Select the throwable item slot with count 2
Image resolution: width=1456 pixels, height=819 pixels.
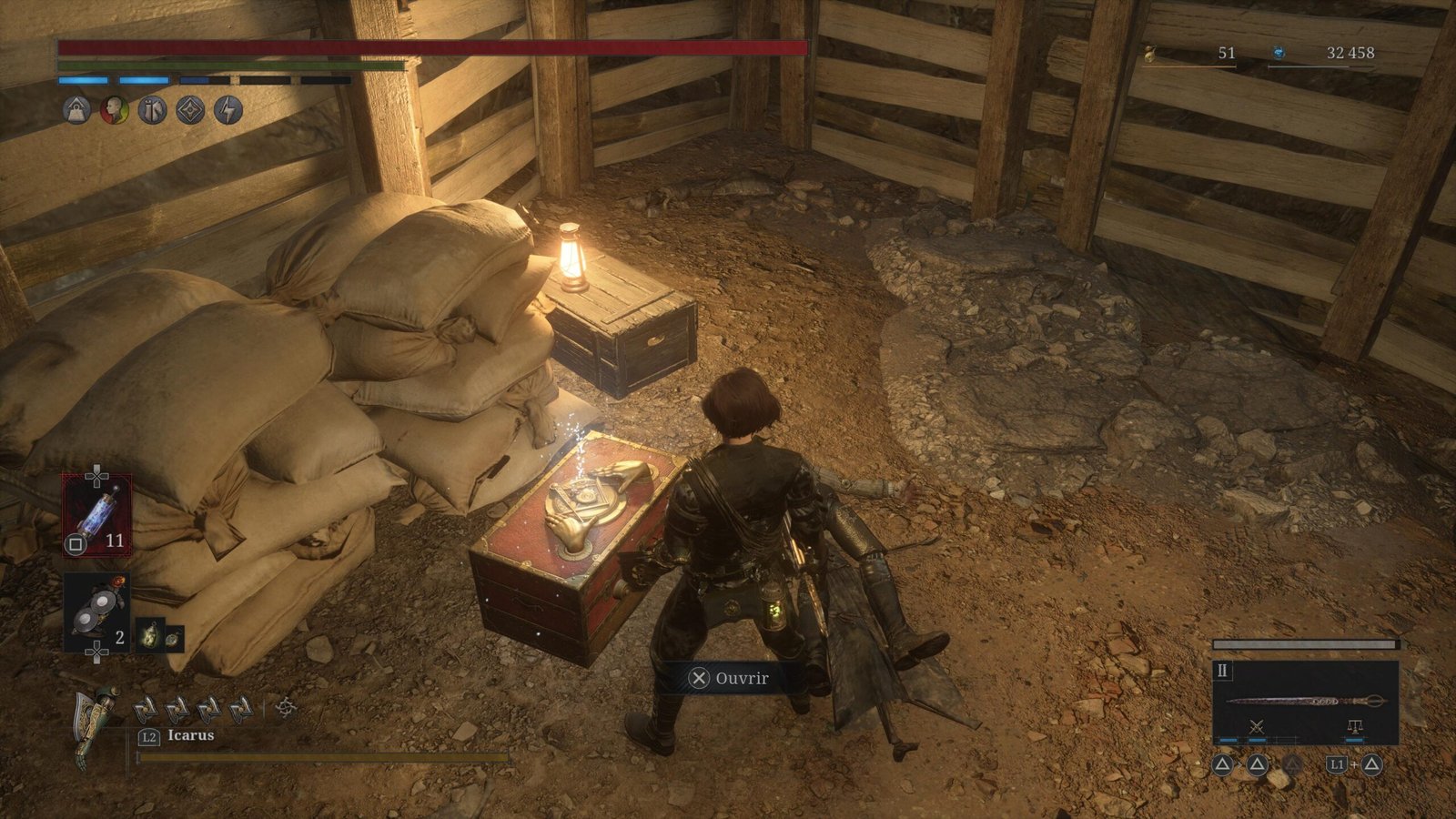coord(96,612)
